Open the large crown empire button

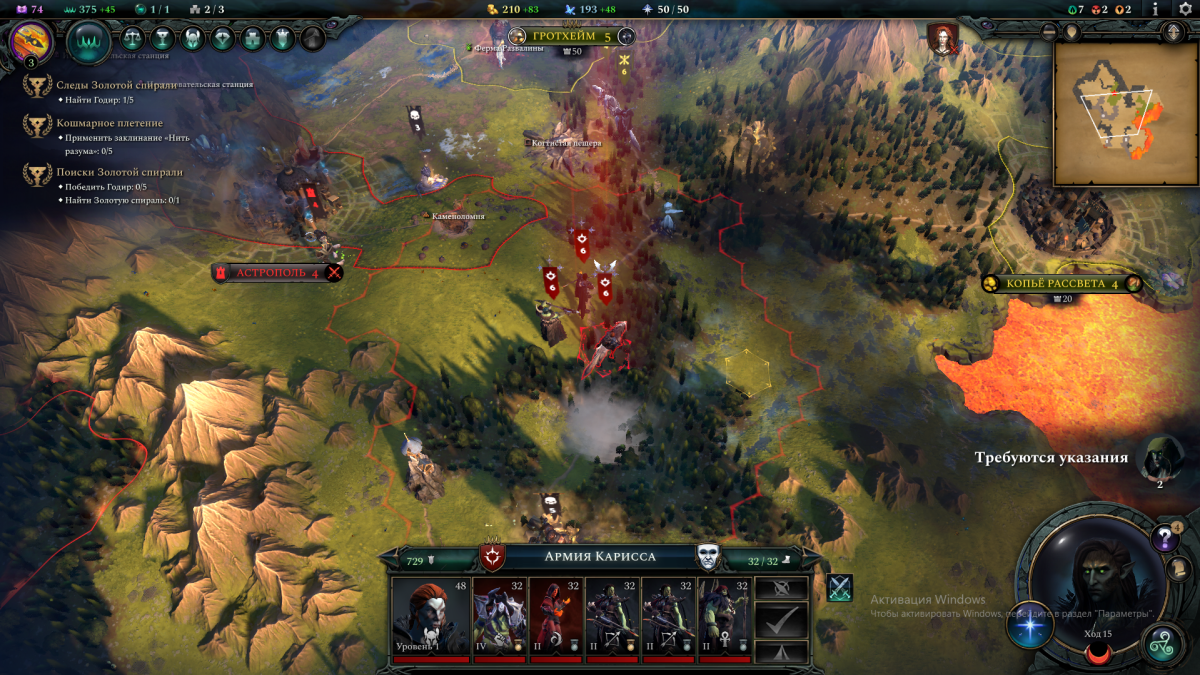pyautogui.click(x=88, y=41)
